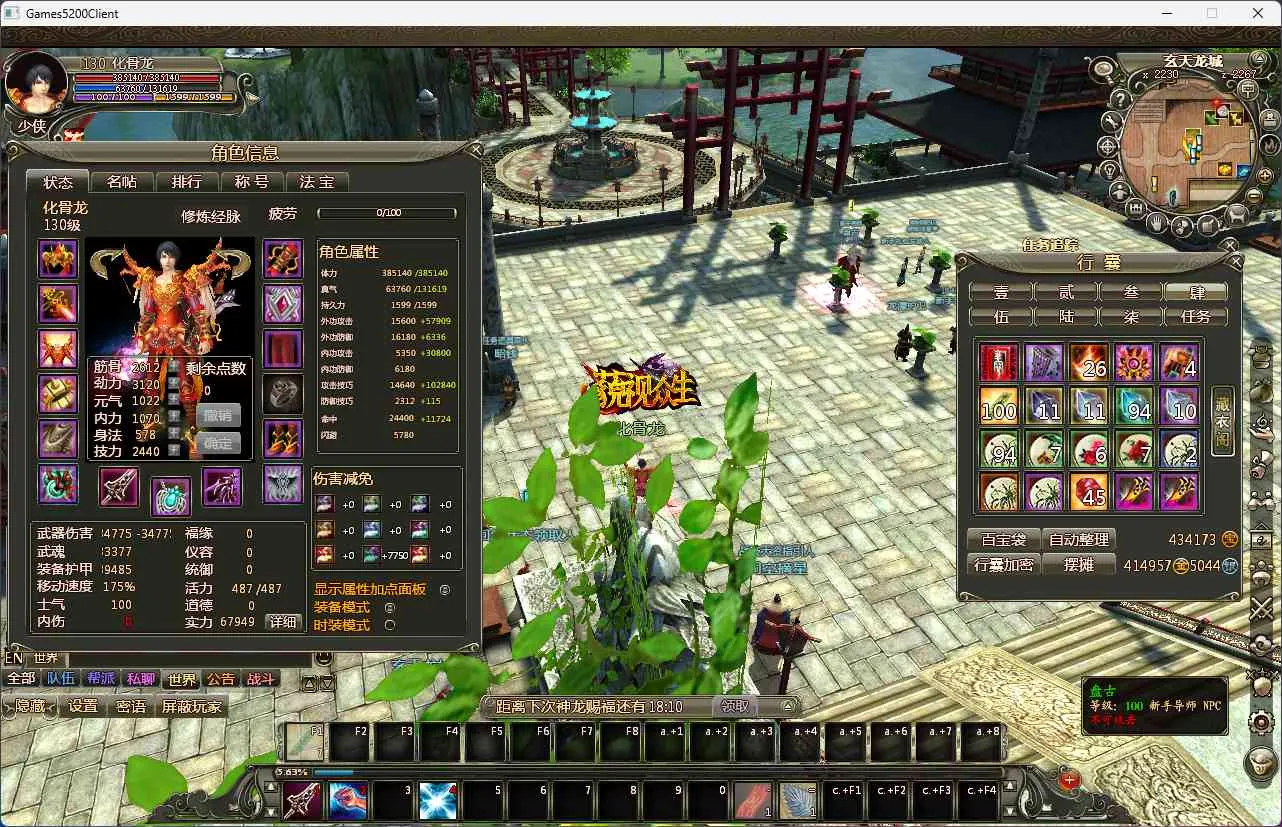Activate 行囊加密 bag lock

click(x=1003, y=565)
